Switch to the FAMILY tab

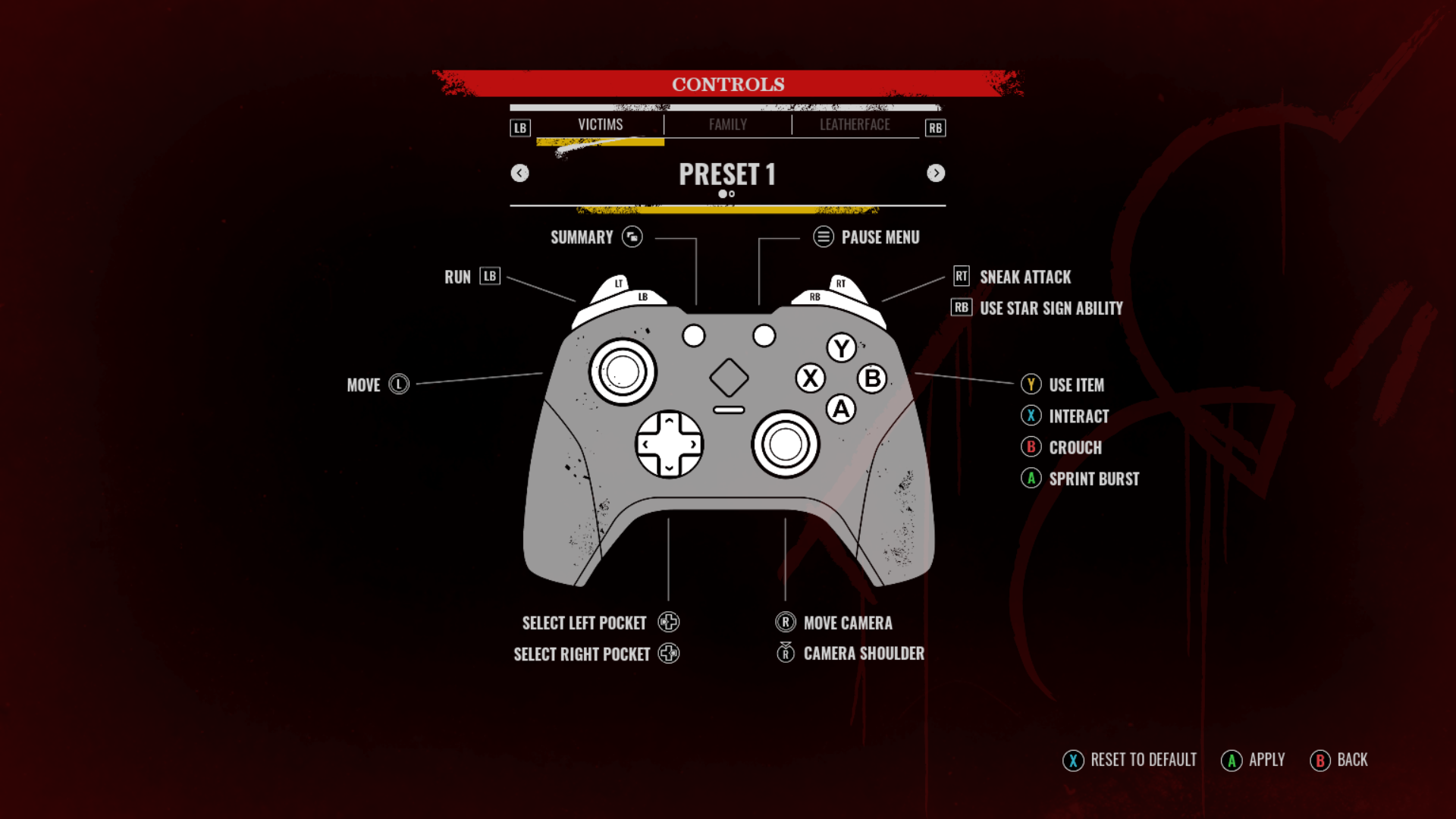pos(727,124)
